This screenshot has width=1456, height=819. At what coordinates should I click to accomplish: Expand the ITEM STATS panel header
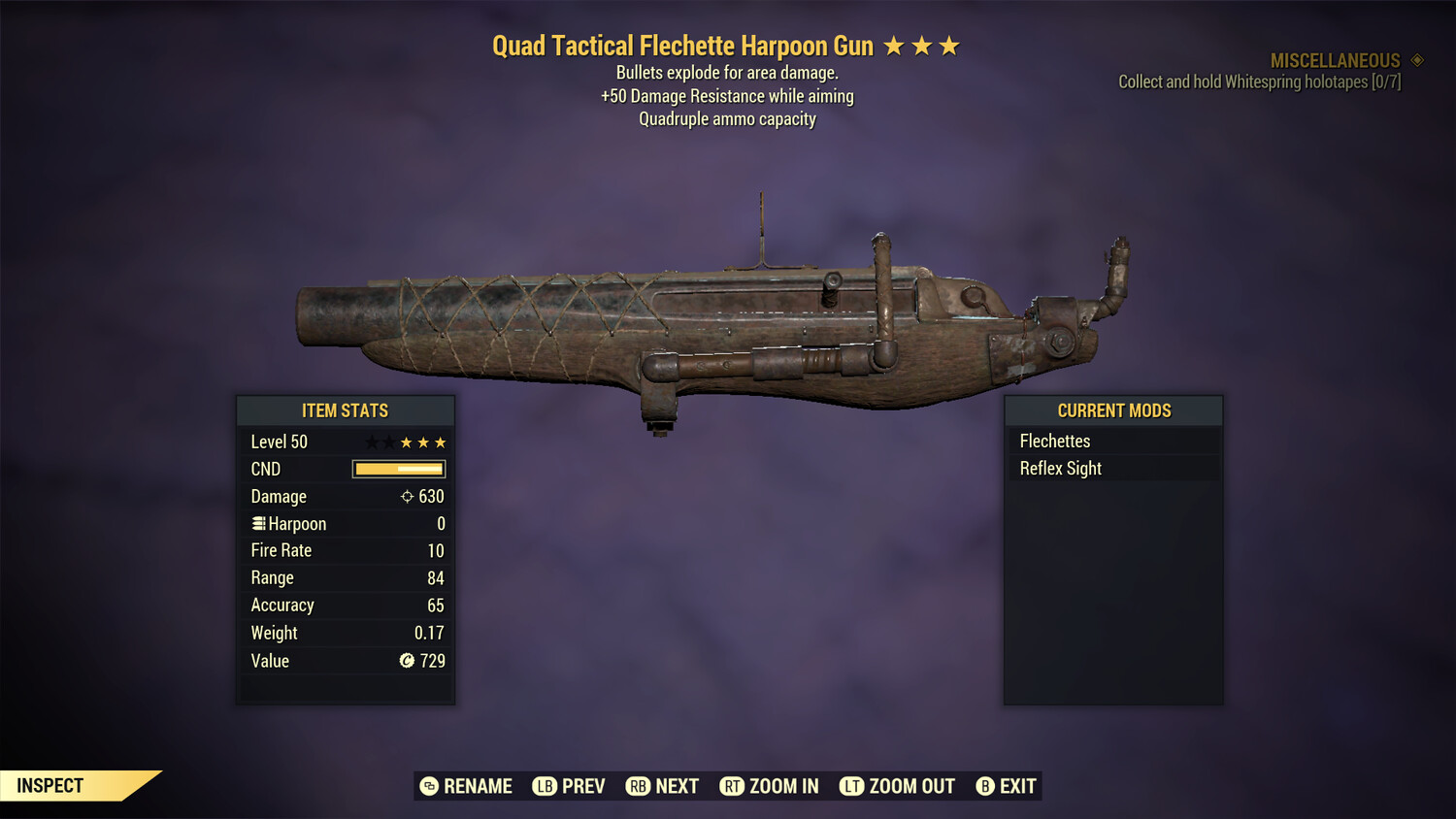point(345,410)
